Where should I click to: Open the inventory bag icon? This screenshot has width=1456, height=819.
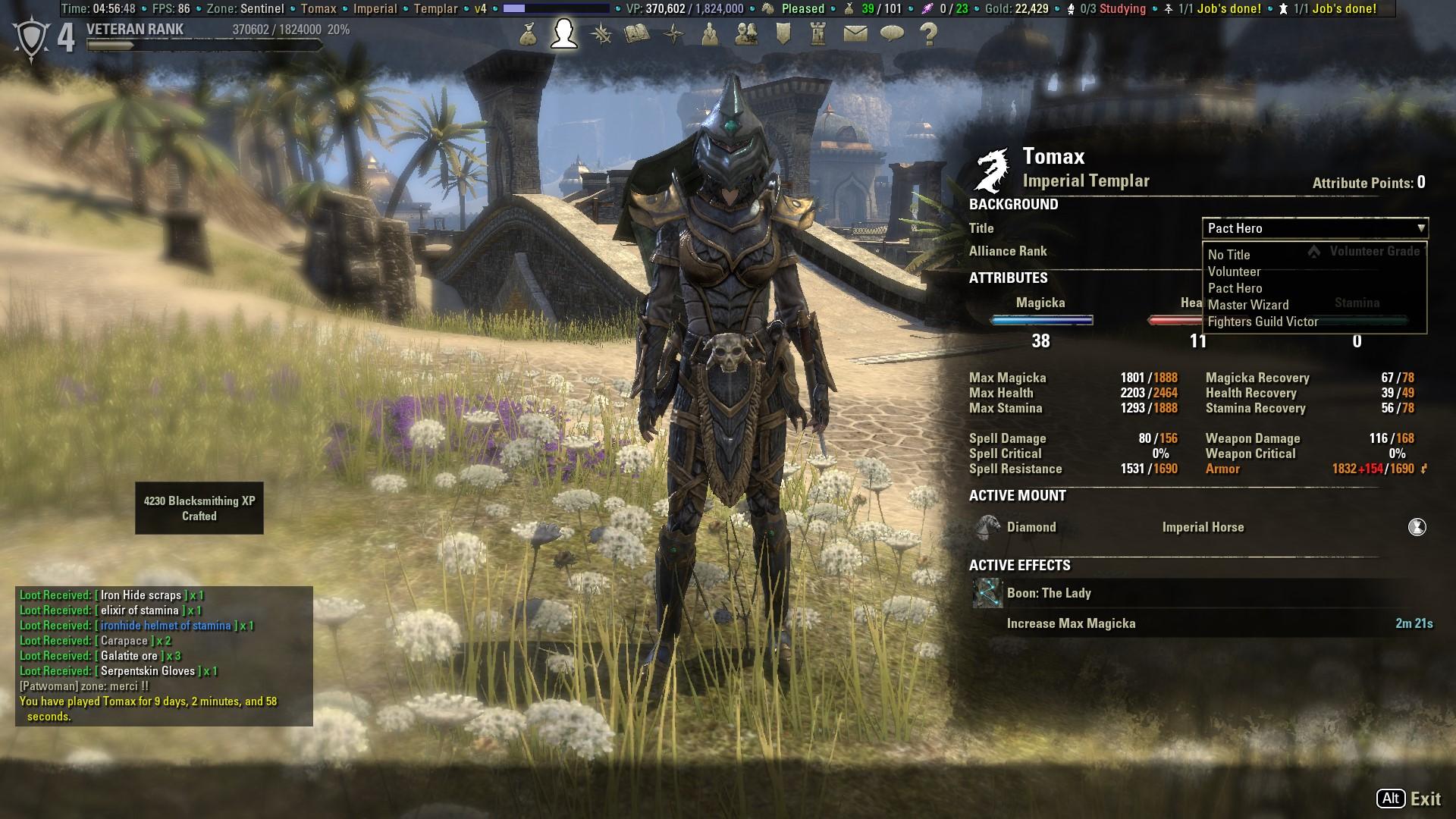(x=529, y=34)
